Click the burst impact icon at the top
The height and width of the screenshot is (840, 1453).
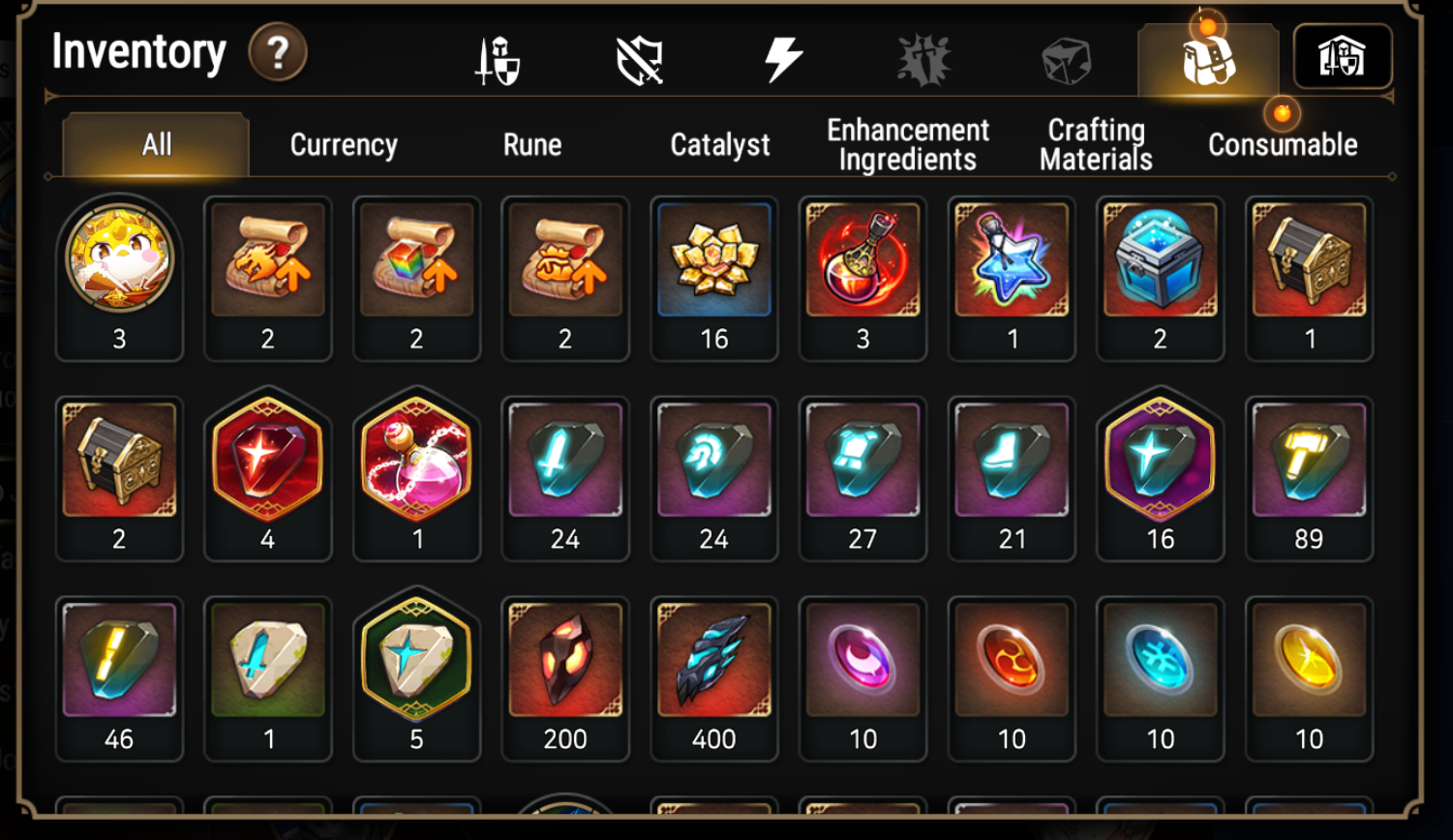tap(926, 58)
